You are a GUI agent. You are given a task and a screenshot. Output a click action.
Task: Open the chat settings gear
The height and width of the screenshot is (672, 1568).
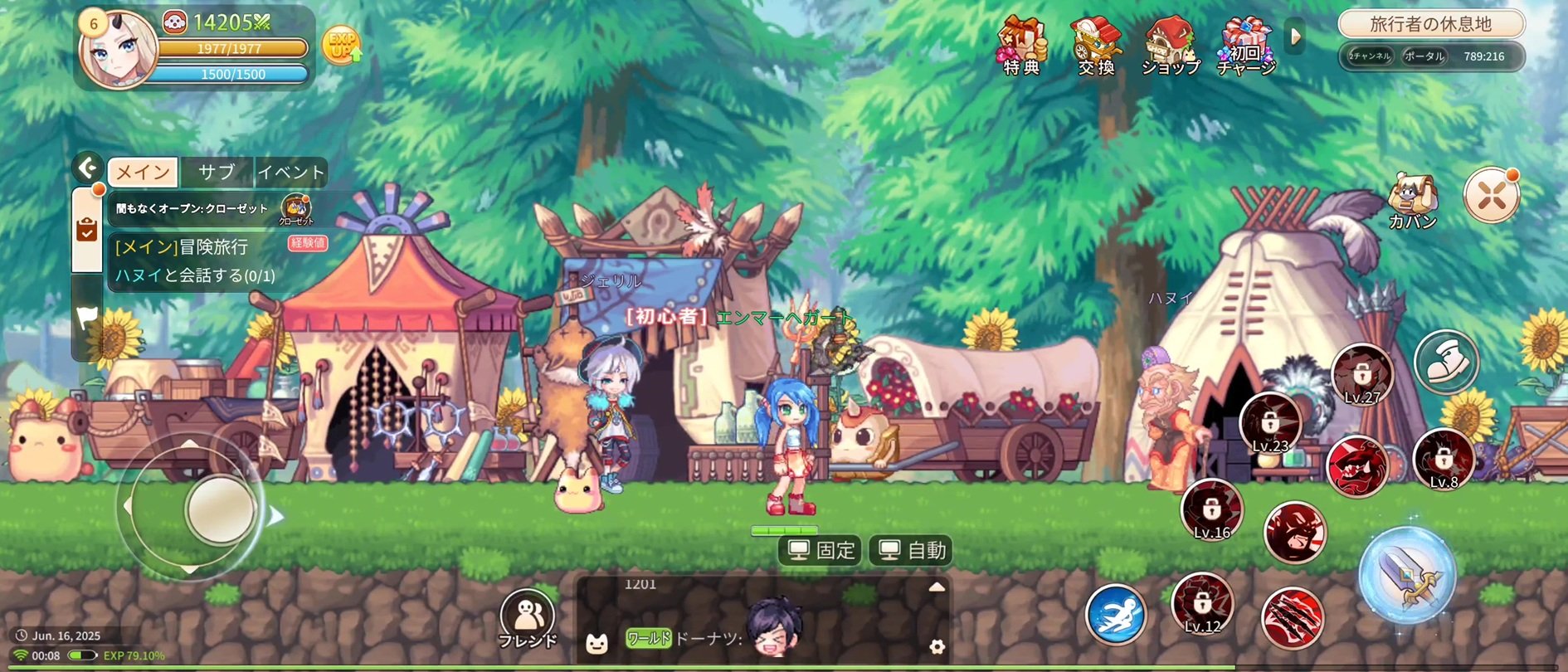(x=937, y=646)
